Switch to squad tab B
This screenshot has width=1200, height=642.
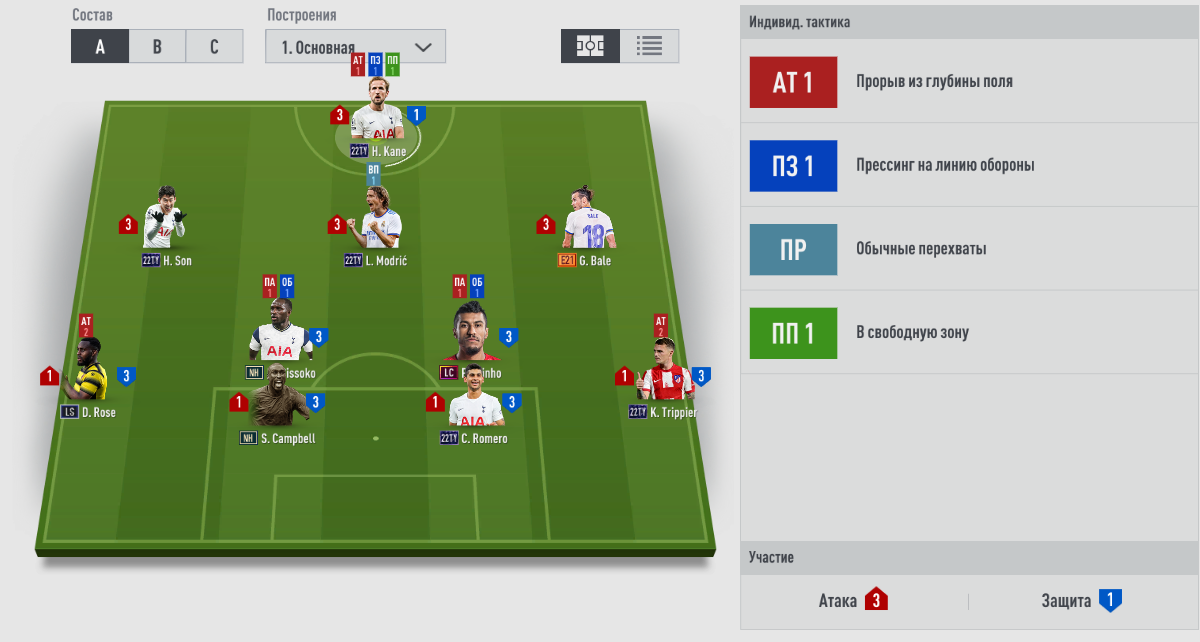[157, 46]
